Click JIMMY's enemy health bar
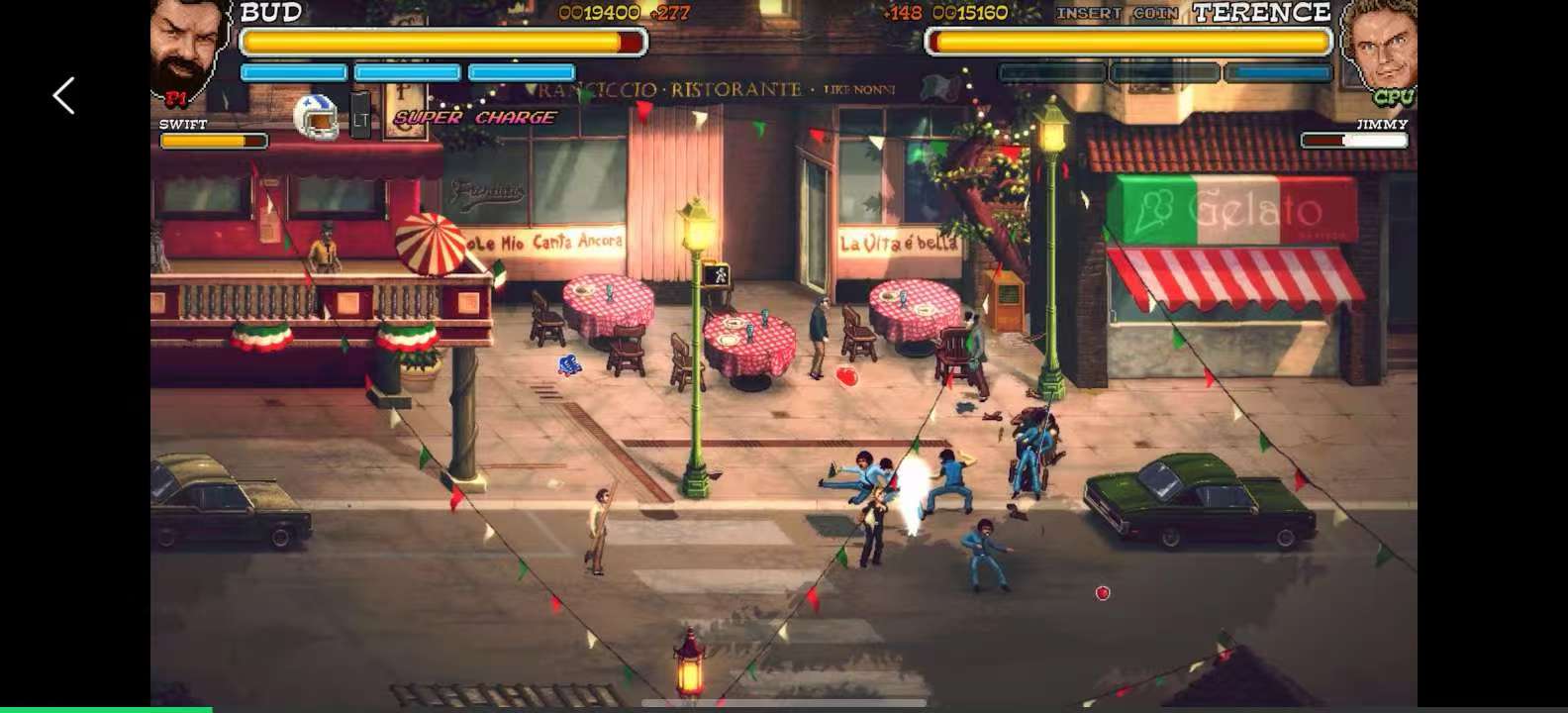This screenshot has width=1568, height=713. click(1356, 141)
